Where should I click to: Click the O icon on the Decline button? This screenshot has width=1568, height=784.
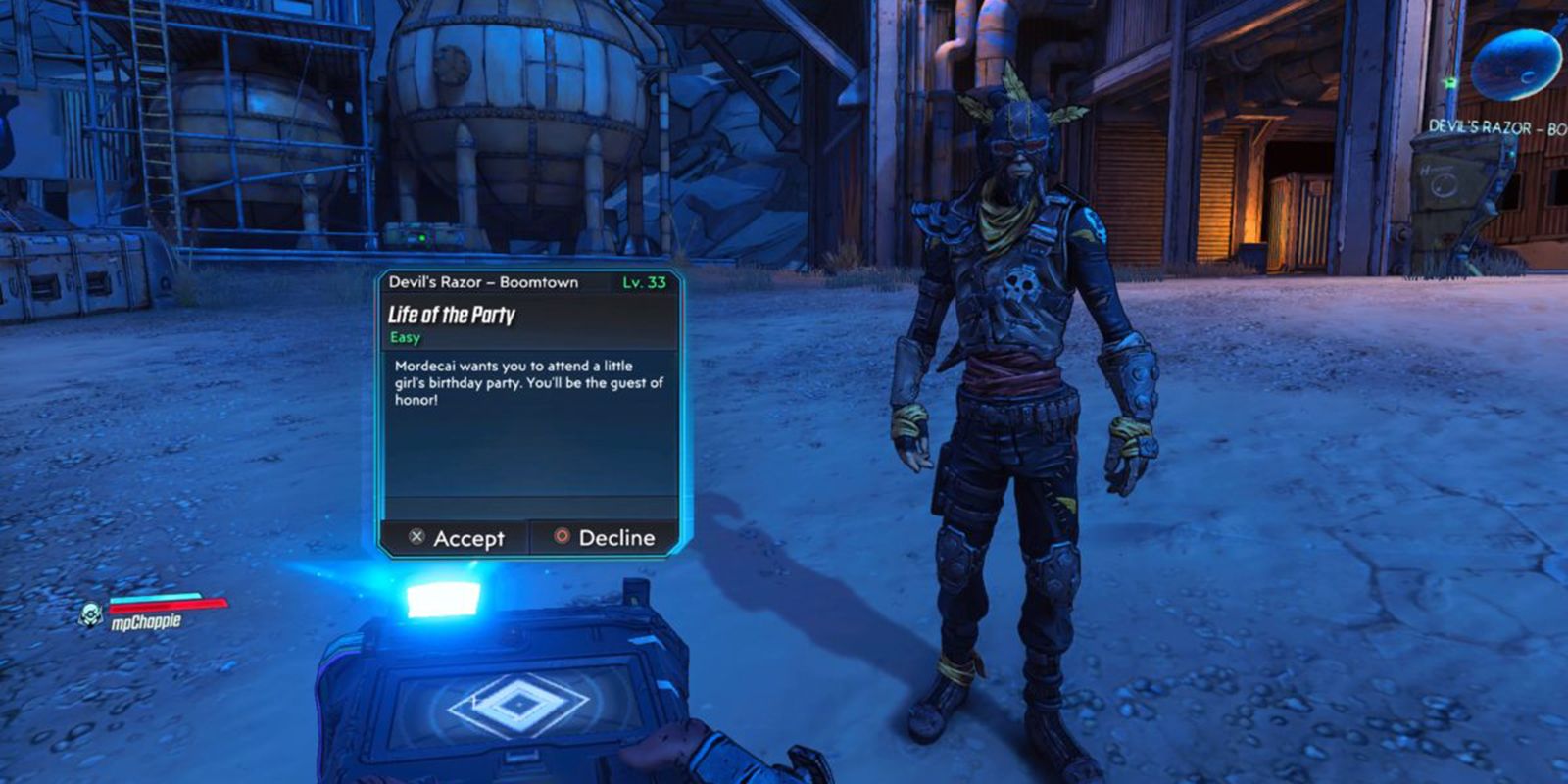point(563,538)
